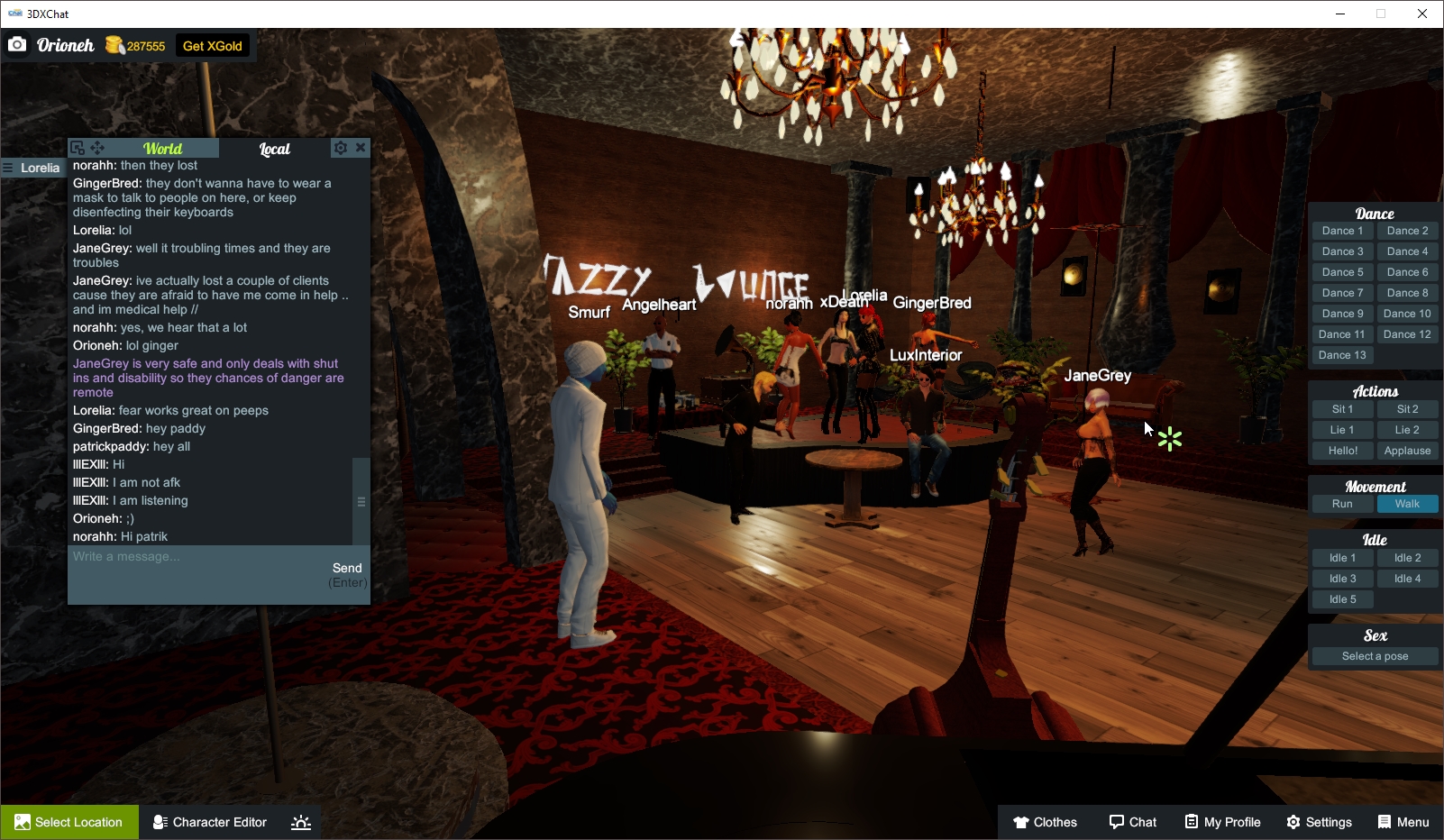Click the brightness sun icon near Character Editor
This screenshot has width=1444, height=840.
point(300,822)
